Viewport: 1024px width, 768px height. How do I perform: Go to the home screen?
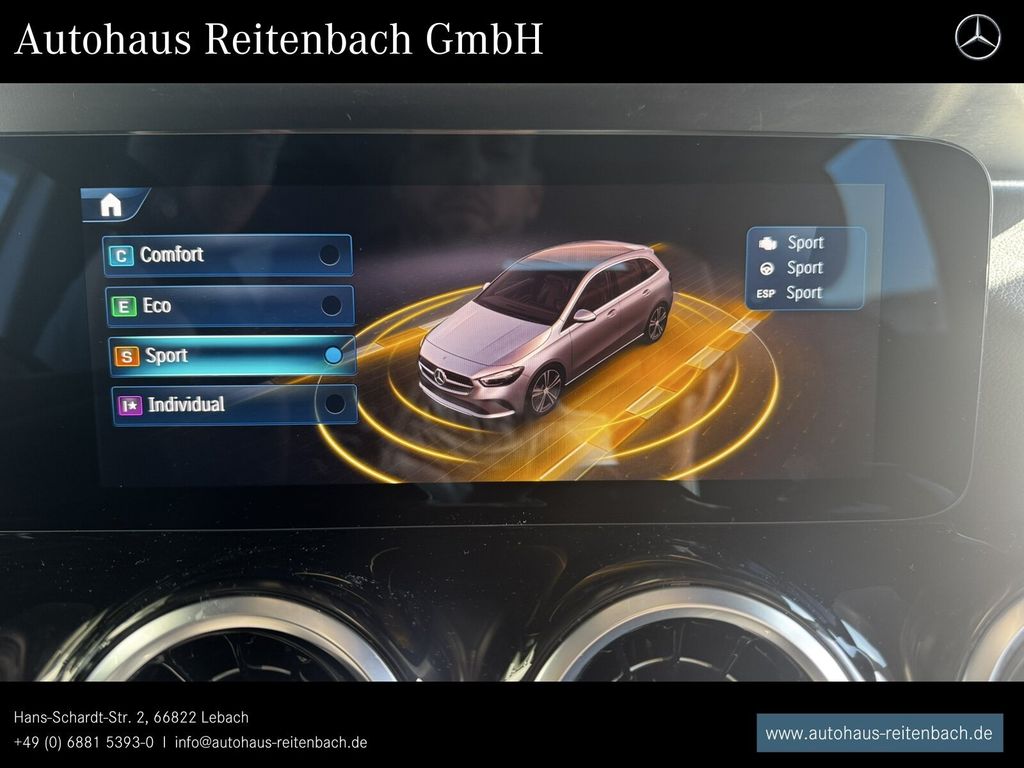tap(111, 205)
